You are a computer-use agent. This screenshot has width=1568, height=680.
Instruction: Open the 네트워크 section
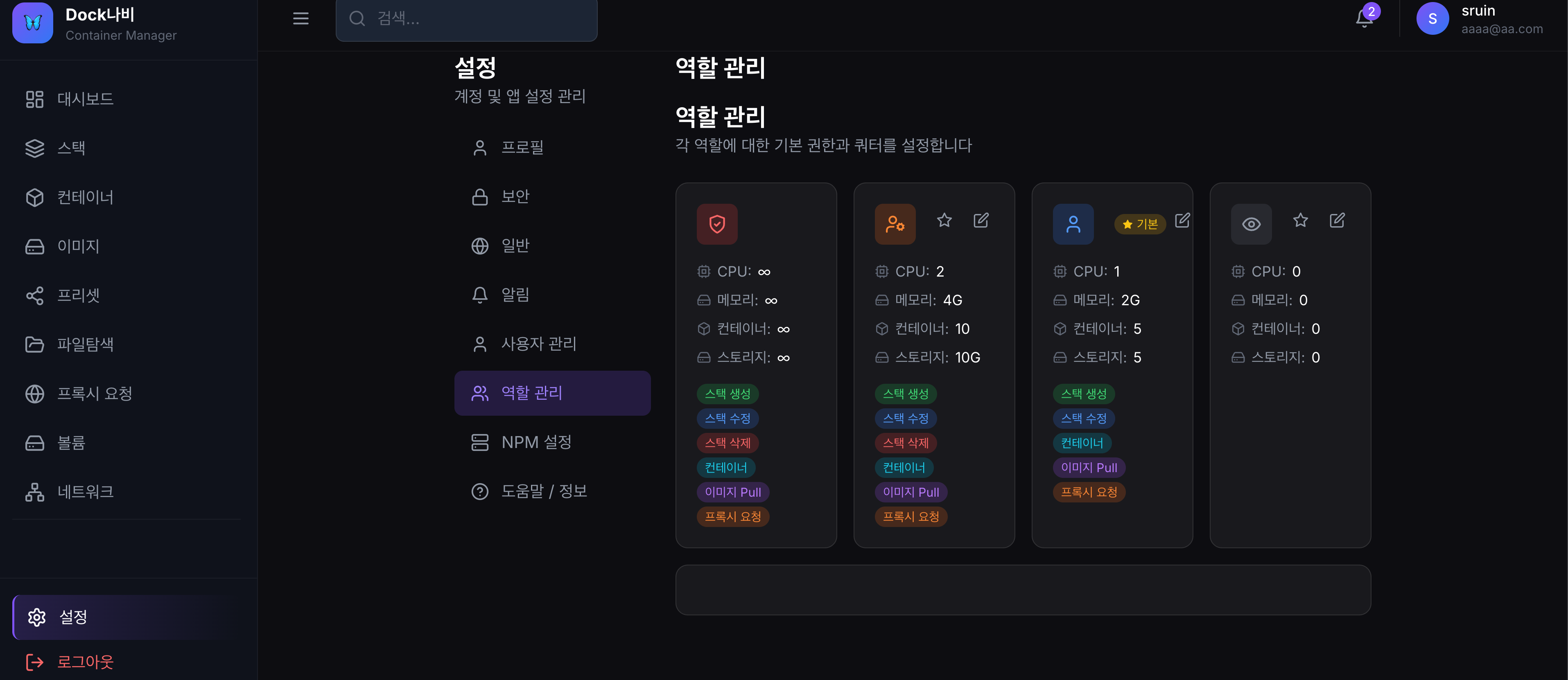pos(86,491)
